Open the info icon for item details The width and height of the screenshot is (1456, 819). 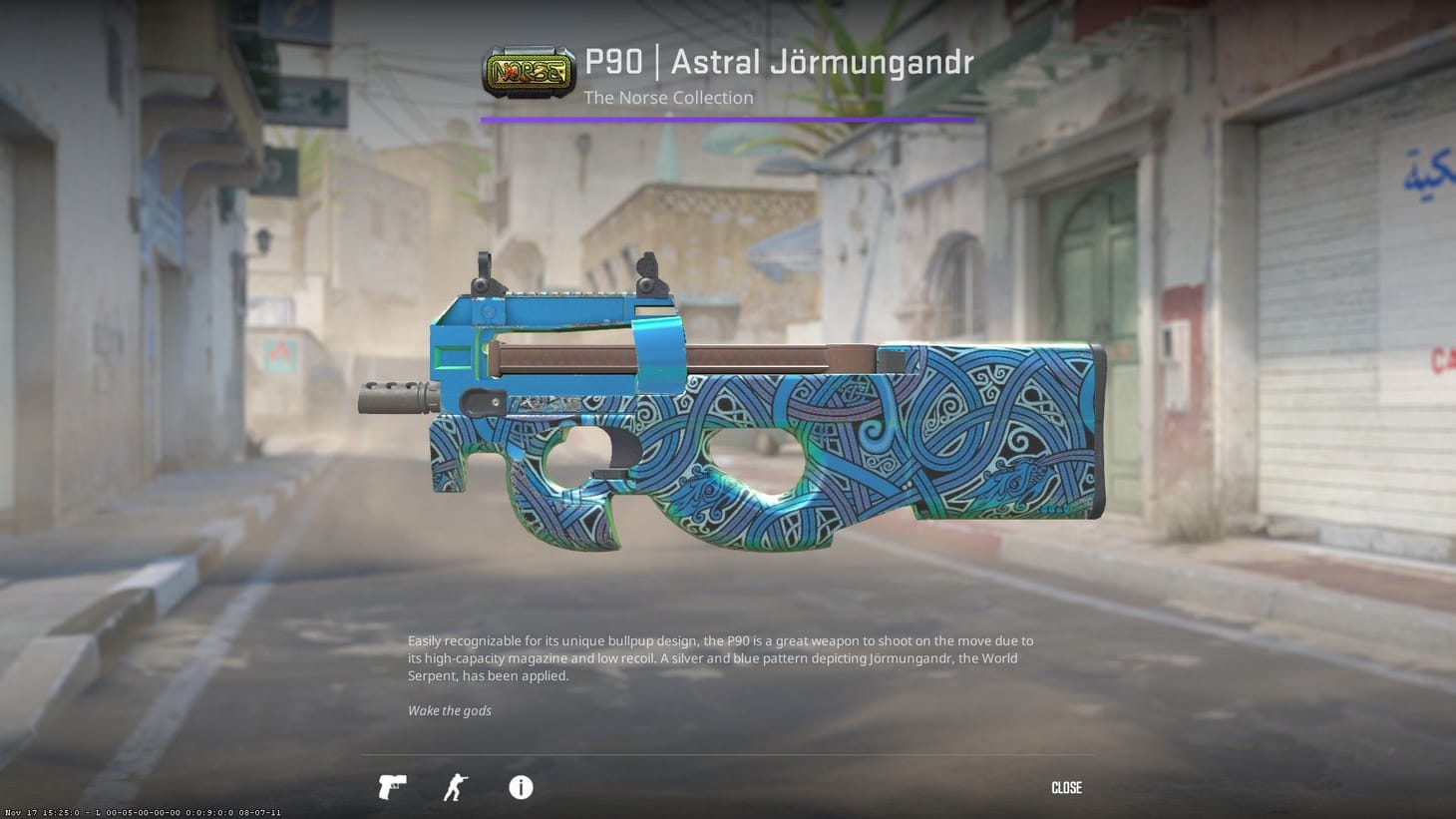(x=520, y=787)
